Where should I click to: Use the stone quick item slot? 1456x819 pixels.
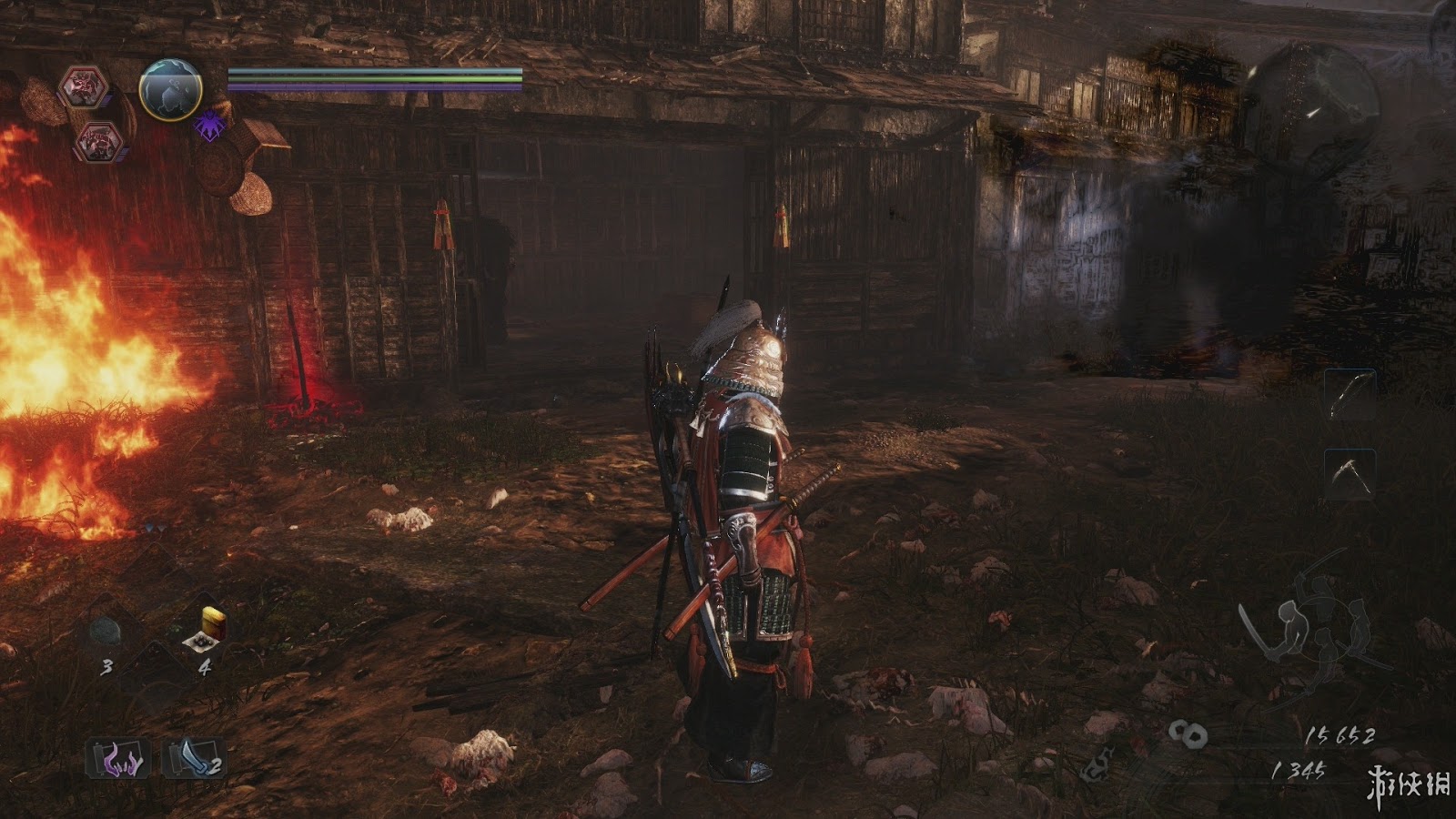point(106,632)
